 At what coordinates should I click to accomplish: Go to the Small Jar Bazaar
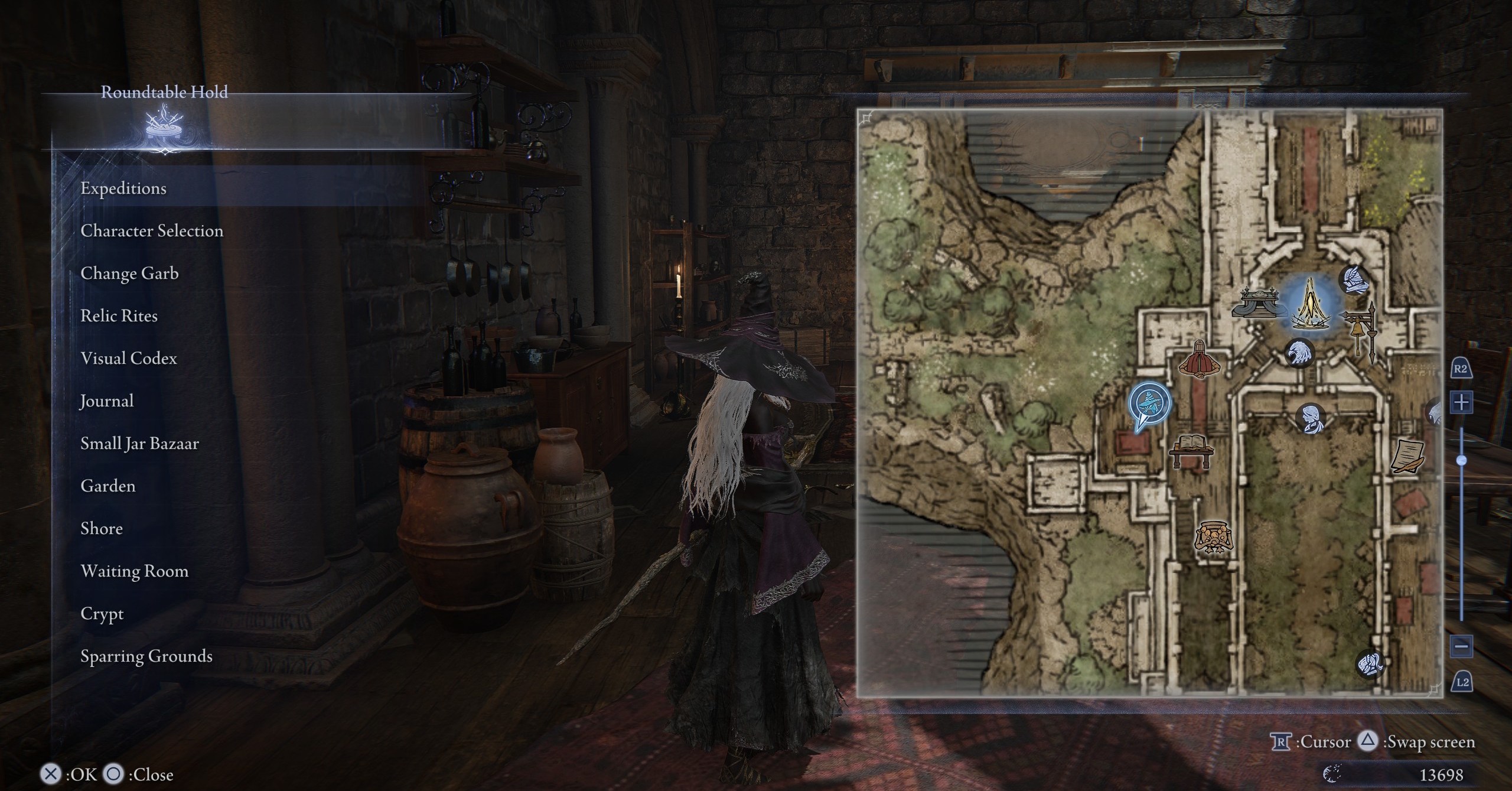tap(139, 443)
